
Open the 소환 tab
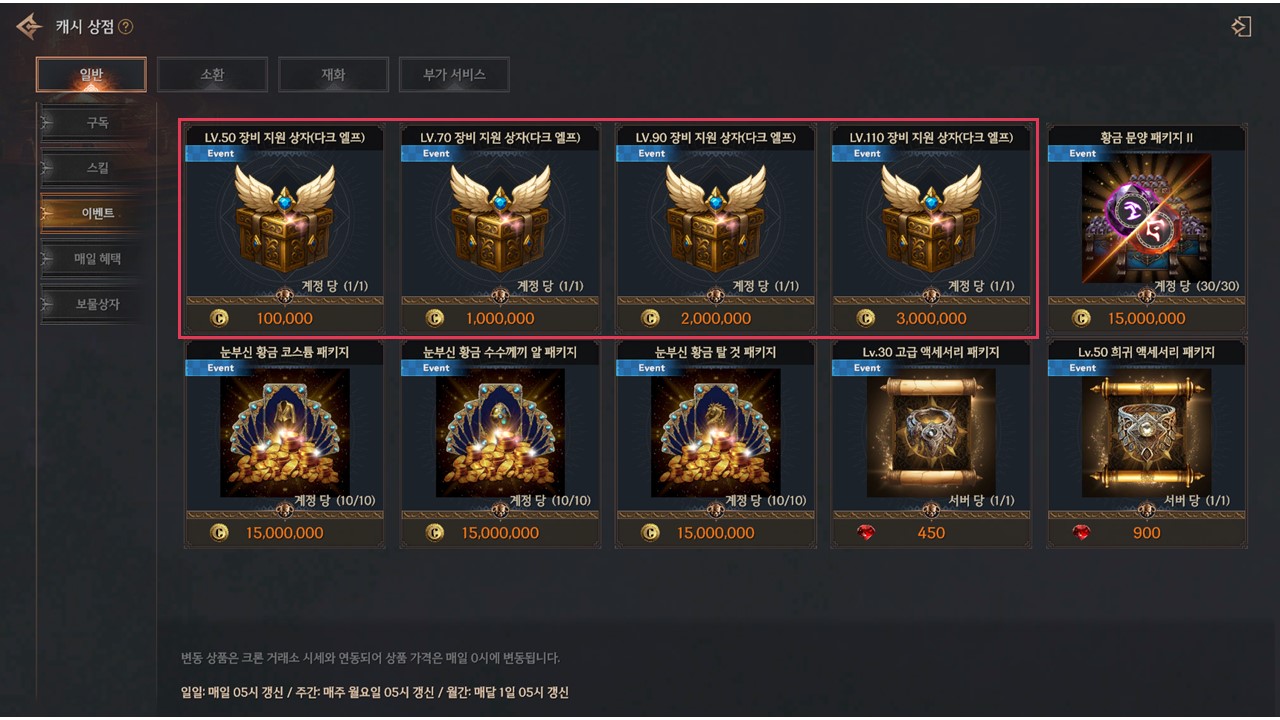[212, 74]
